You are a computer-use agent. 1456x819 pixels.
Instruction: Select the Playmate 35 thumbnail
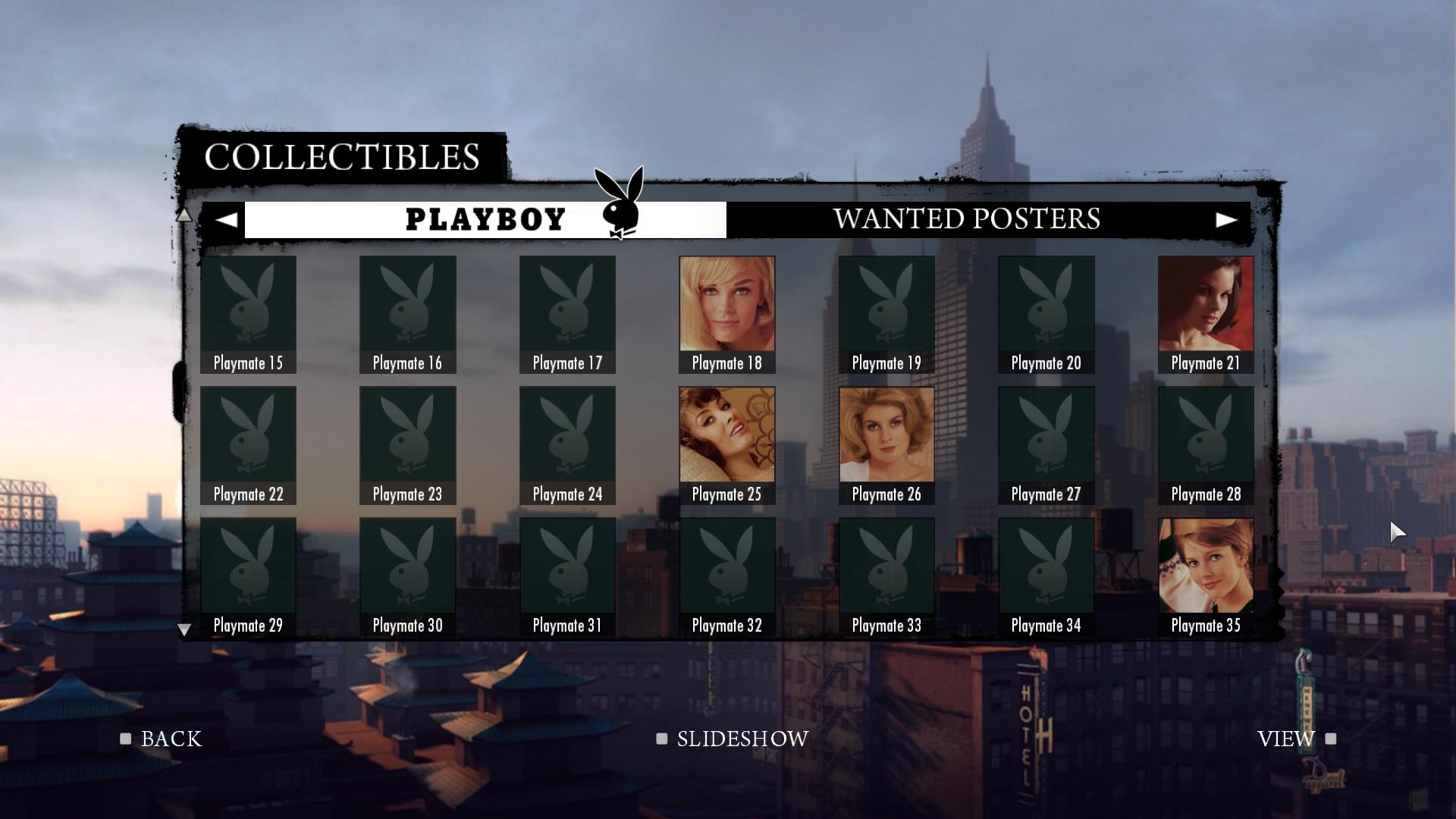pos(1205,576)
